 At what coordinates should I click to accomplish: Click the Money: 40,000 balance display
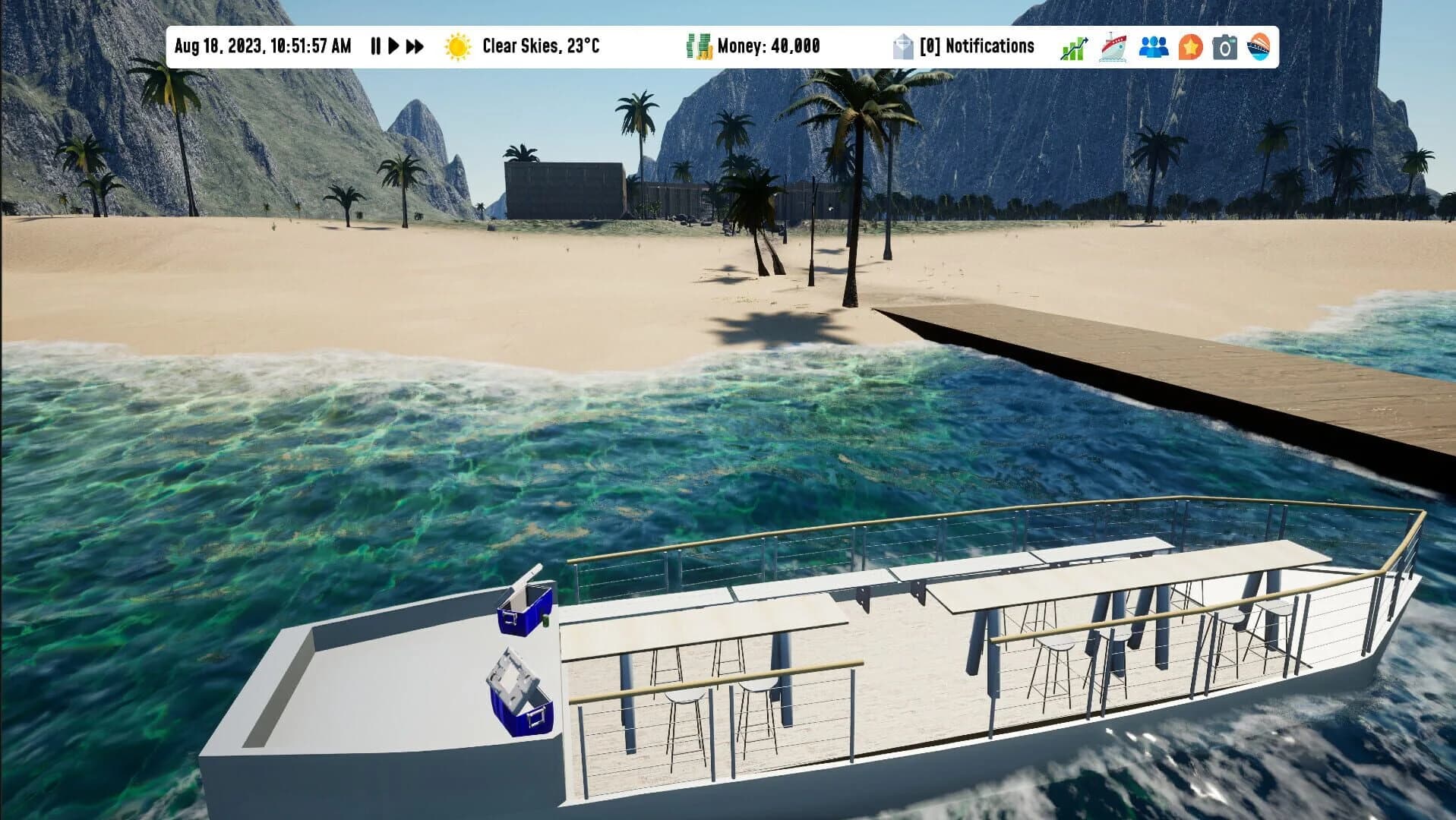[x=769, y=46]
